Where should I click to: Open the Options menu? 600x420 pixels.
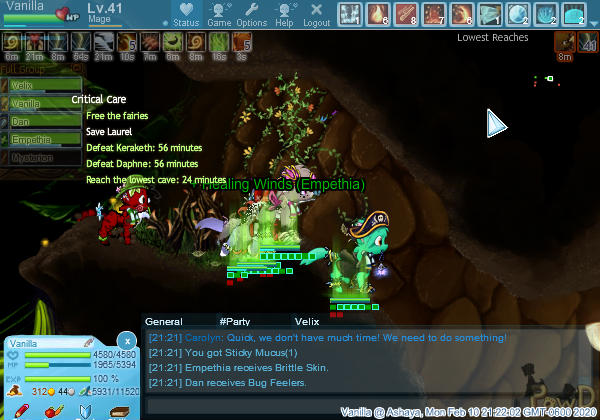[x=251, y=15]
